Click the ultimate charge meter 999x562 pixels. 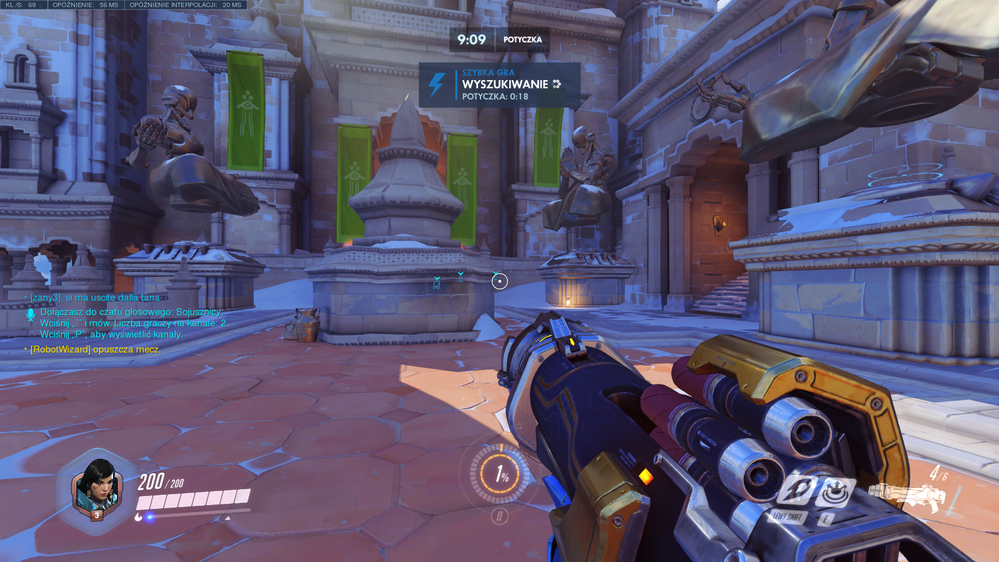tap(501, 475)
